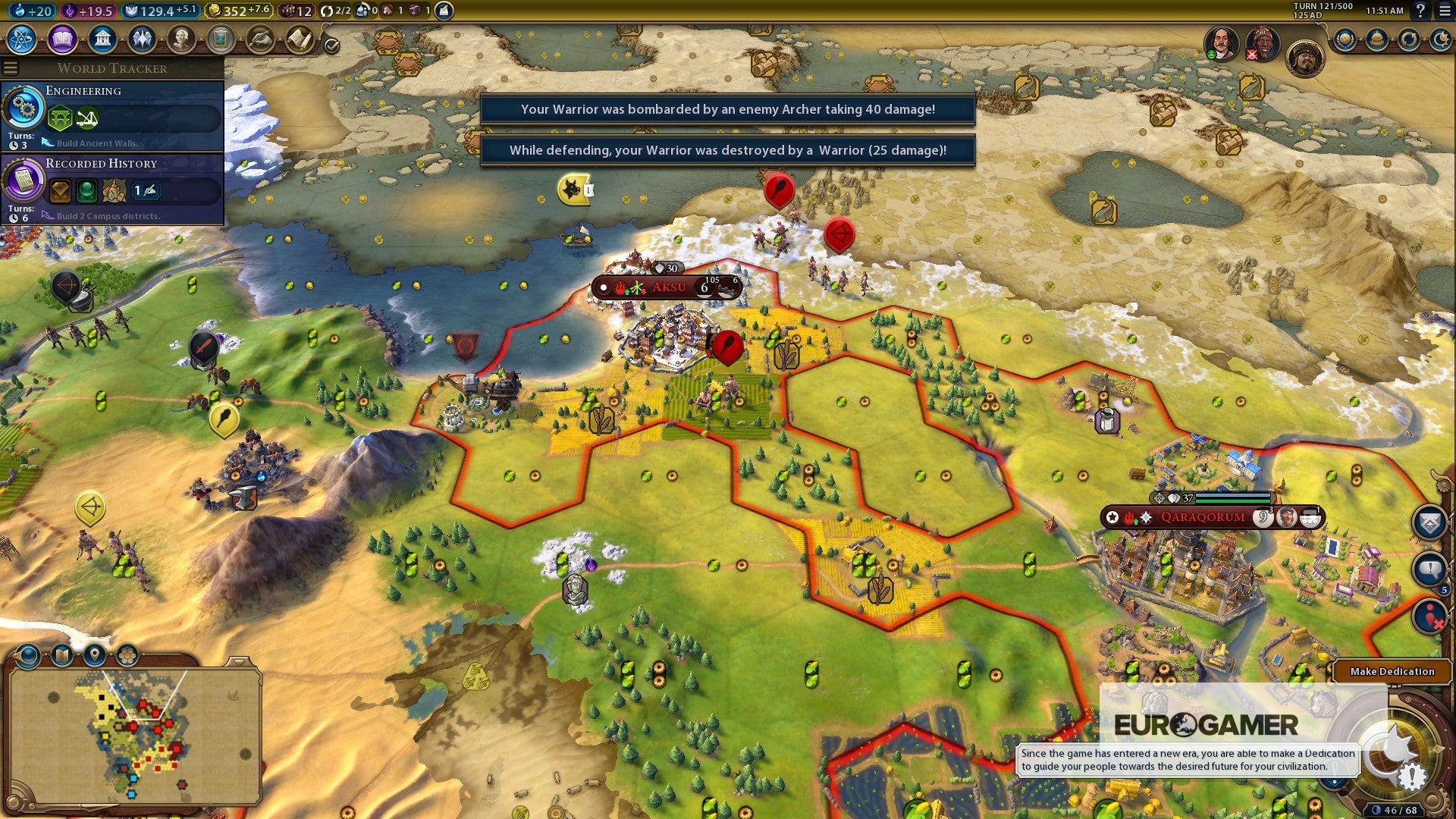1456x819 pixels.
Task: Open the Technology tree
Action: click(x=20, y=39)
